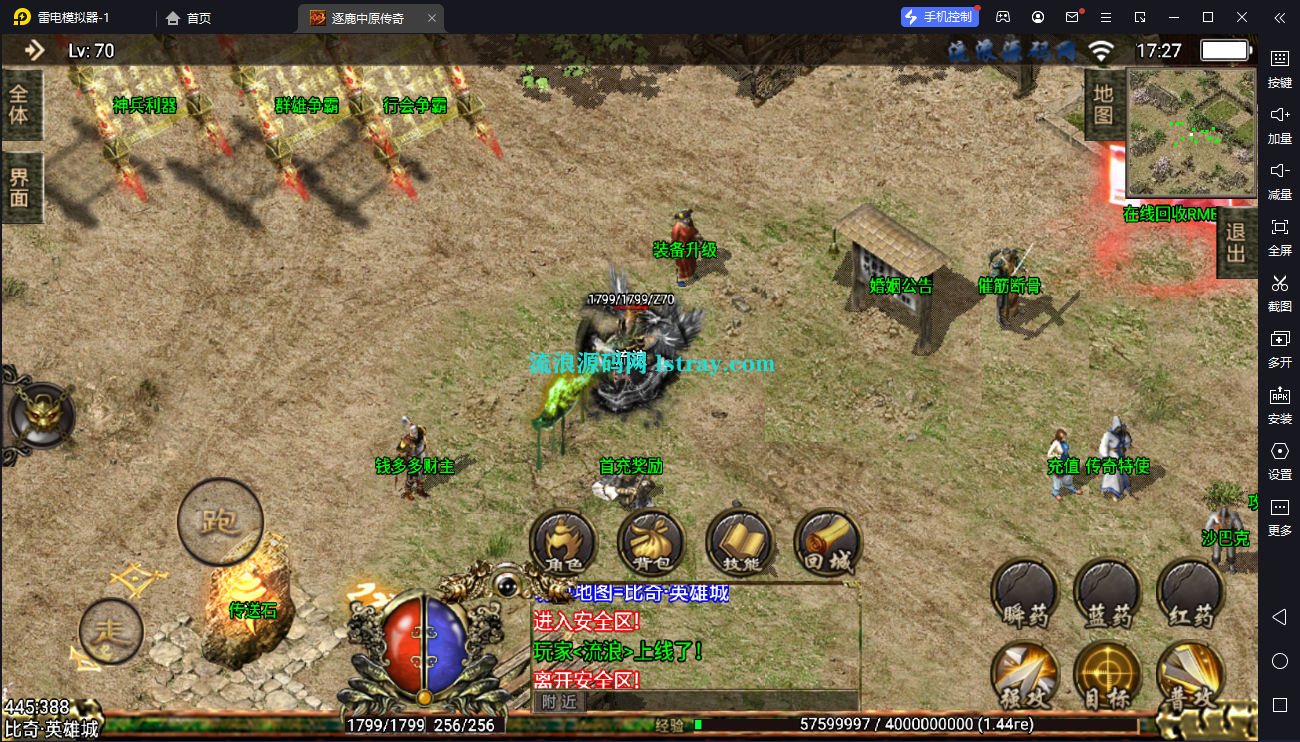Open the 地图 map button
Viewport: 1300px width, 742px height.
coord(1103,104)
